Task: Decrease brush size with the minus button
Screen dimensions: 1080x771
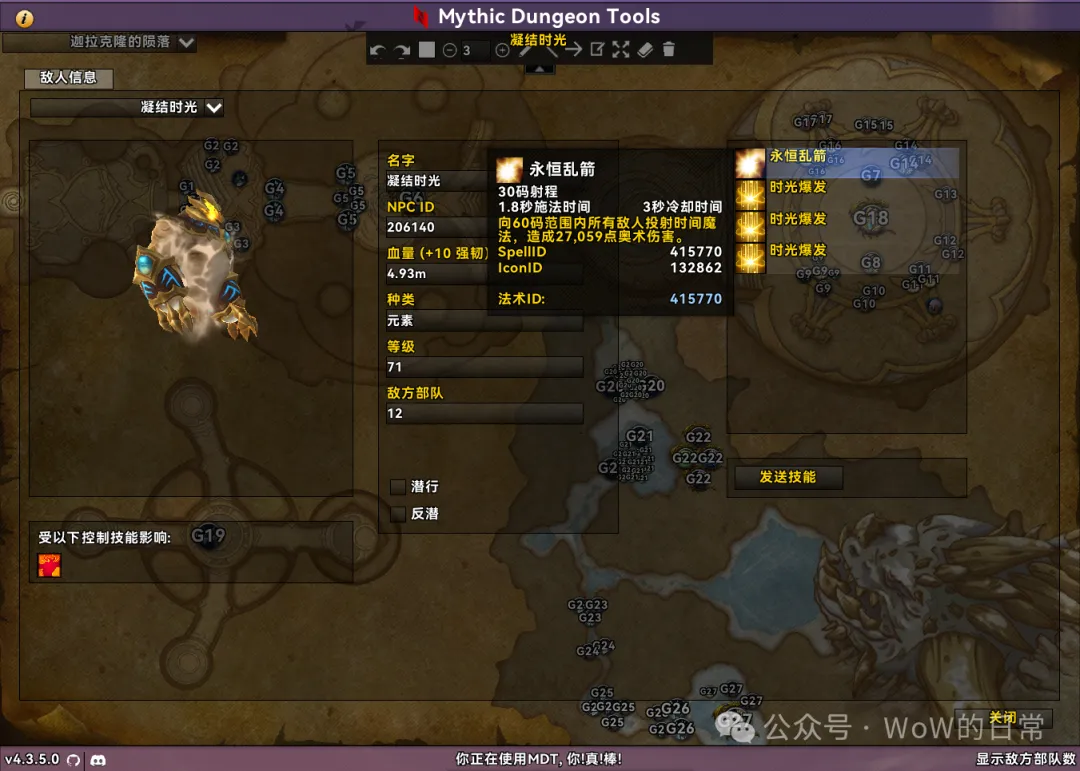Action: pos(450,50)
